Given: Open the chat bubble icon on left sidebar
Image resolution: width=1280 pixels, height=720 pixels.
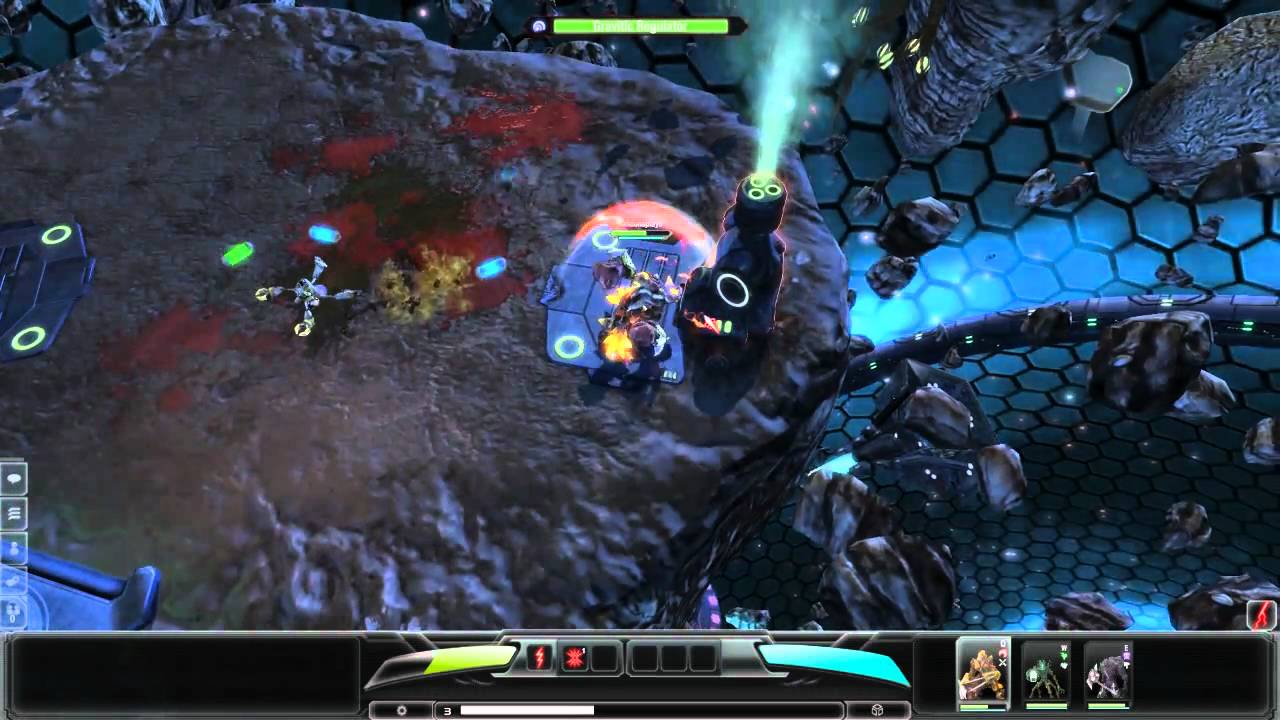Looking at the screenshot, I should 14,478.
